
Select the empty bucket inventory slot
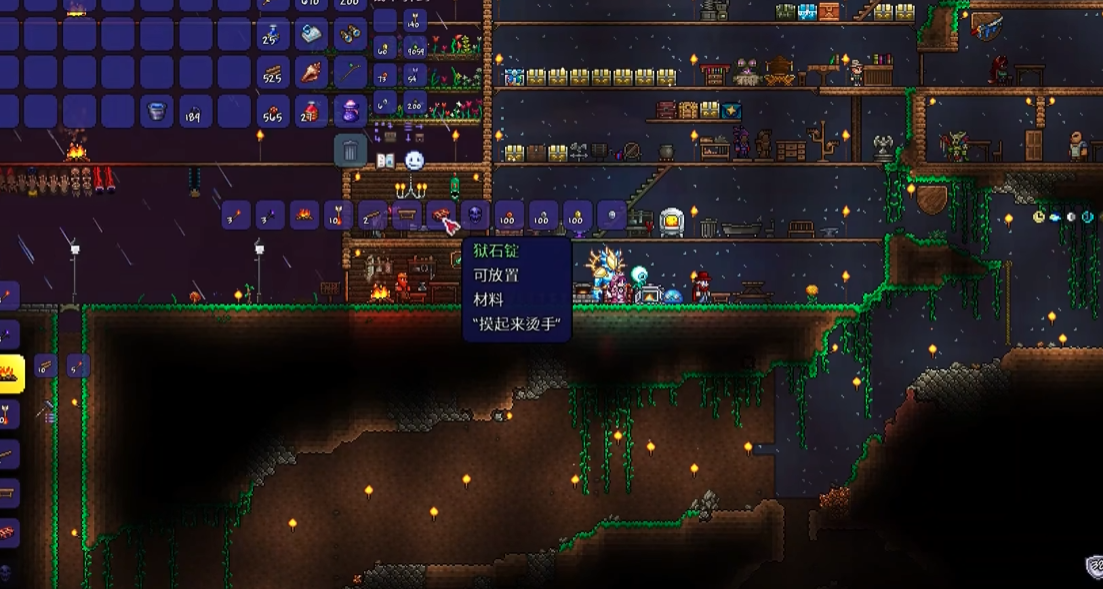156,111
